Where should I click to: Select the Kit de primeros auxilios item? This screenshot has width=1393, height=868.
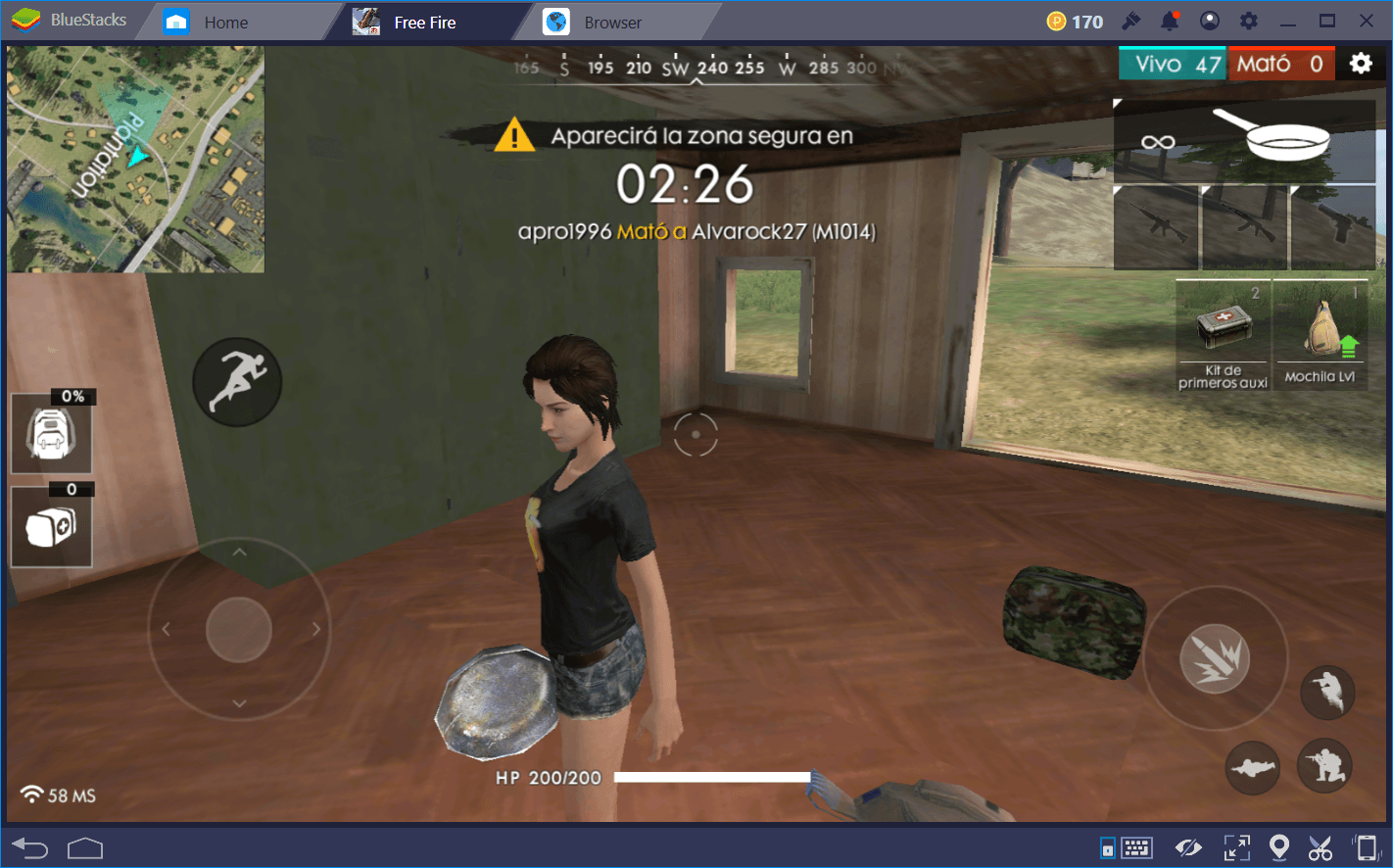pyautogui.click(x=1221, y=333)
